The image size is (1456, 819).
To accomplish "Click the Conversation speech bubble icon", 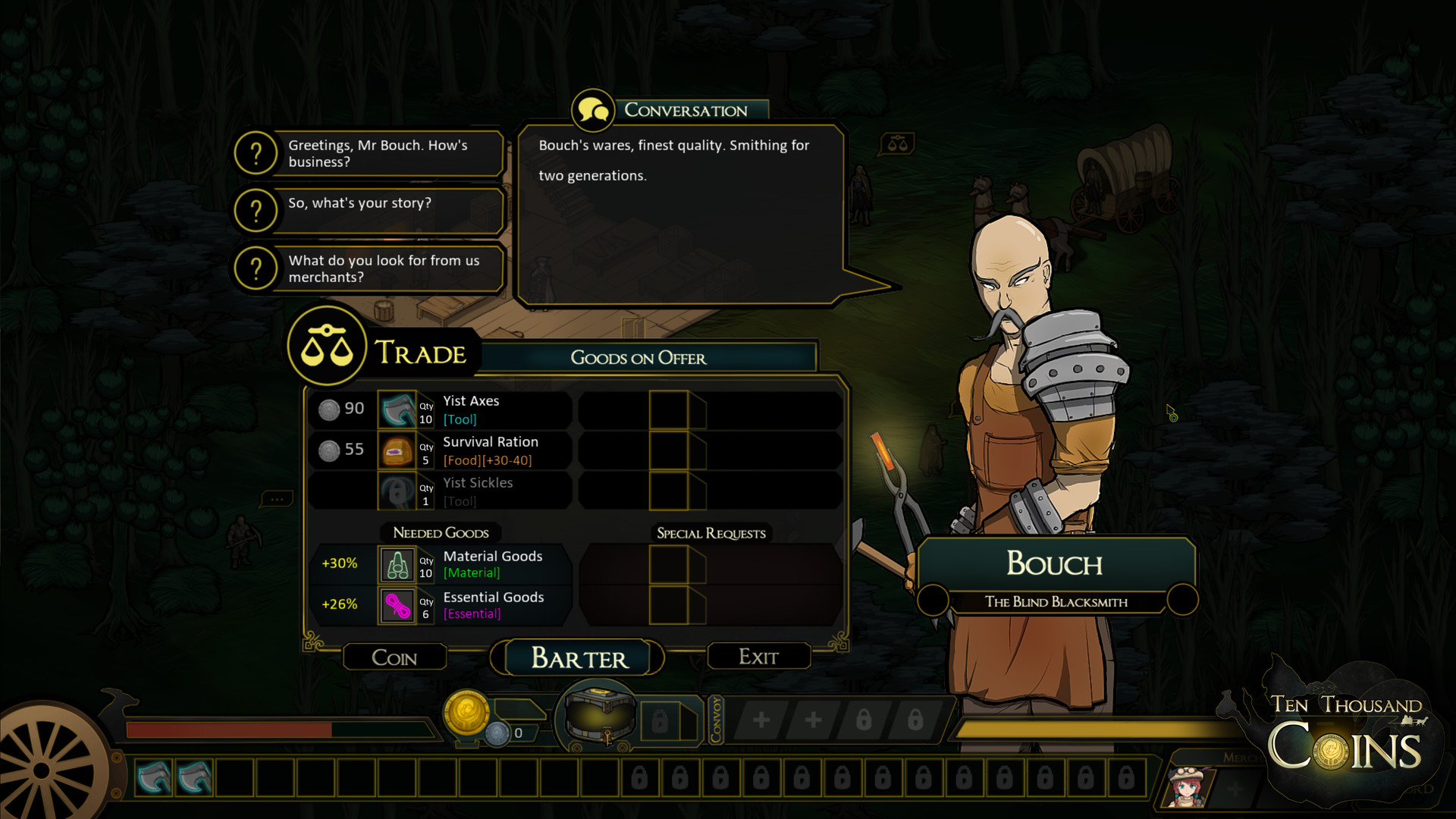I will (592, 109).
